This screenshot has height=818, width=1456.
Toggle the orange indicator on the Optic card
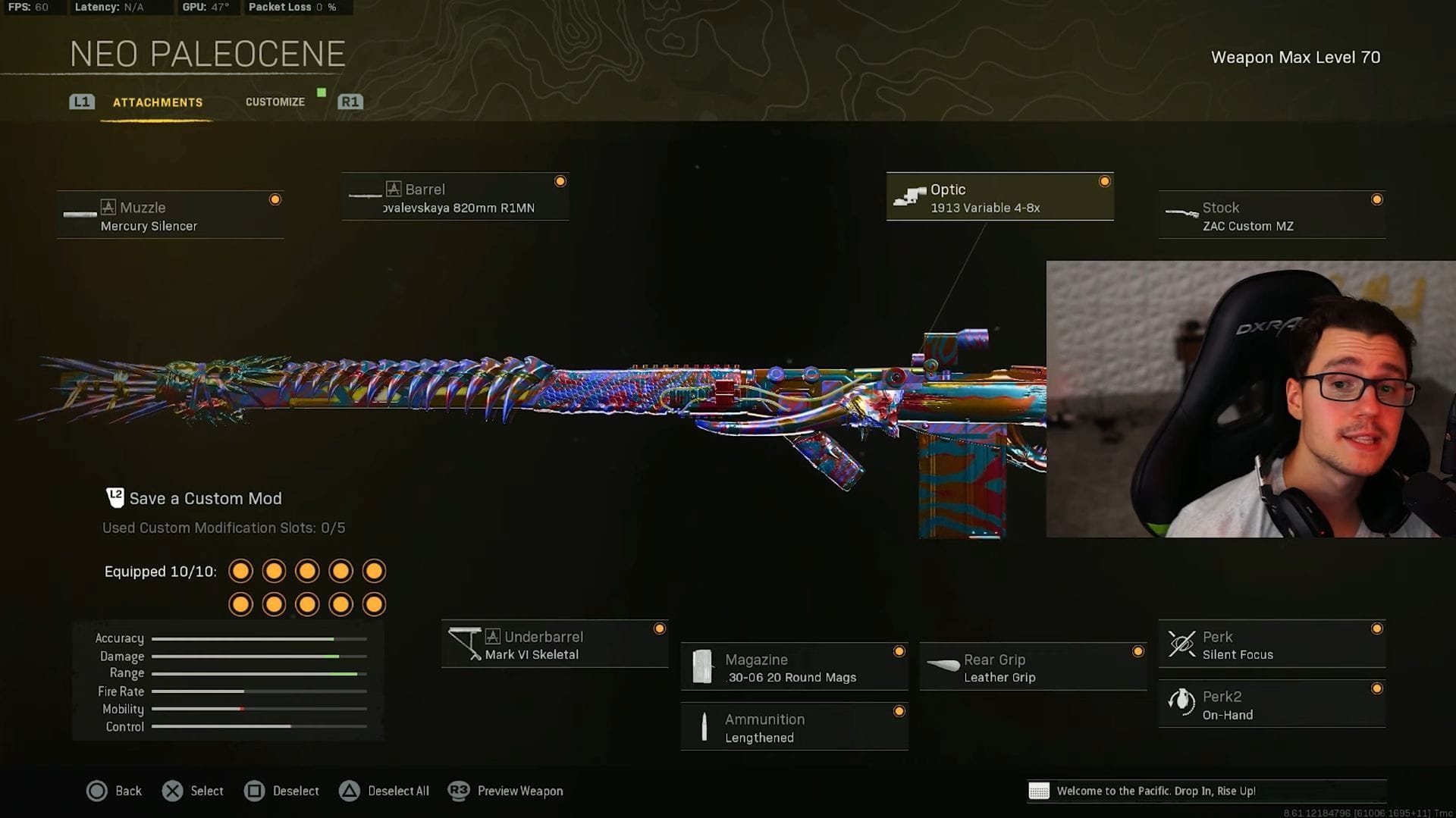pos(1105,181)
